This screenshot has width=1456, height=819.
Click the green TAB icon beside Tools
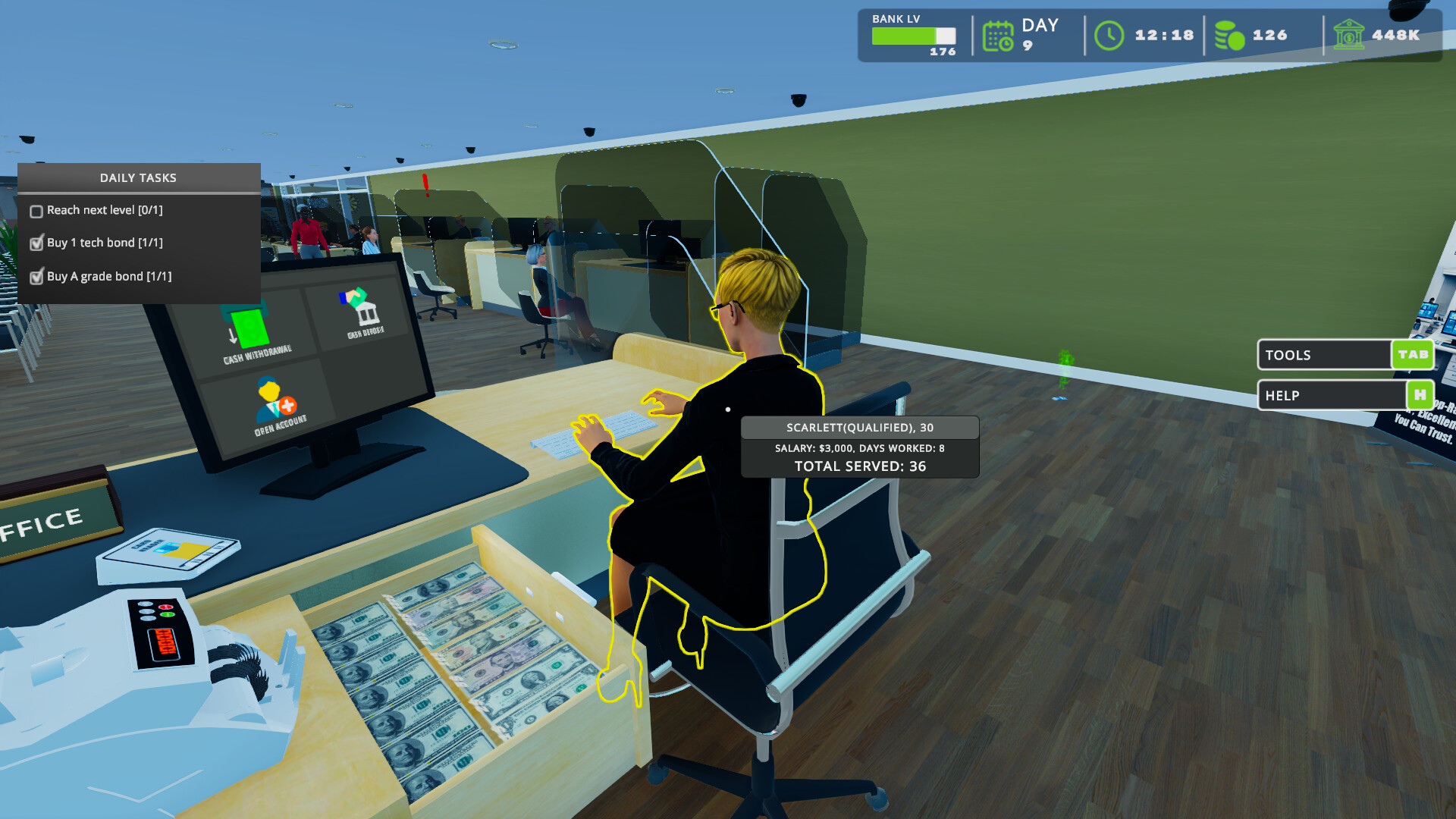pyautogui.click(x=1411, y=354)
